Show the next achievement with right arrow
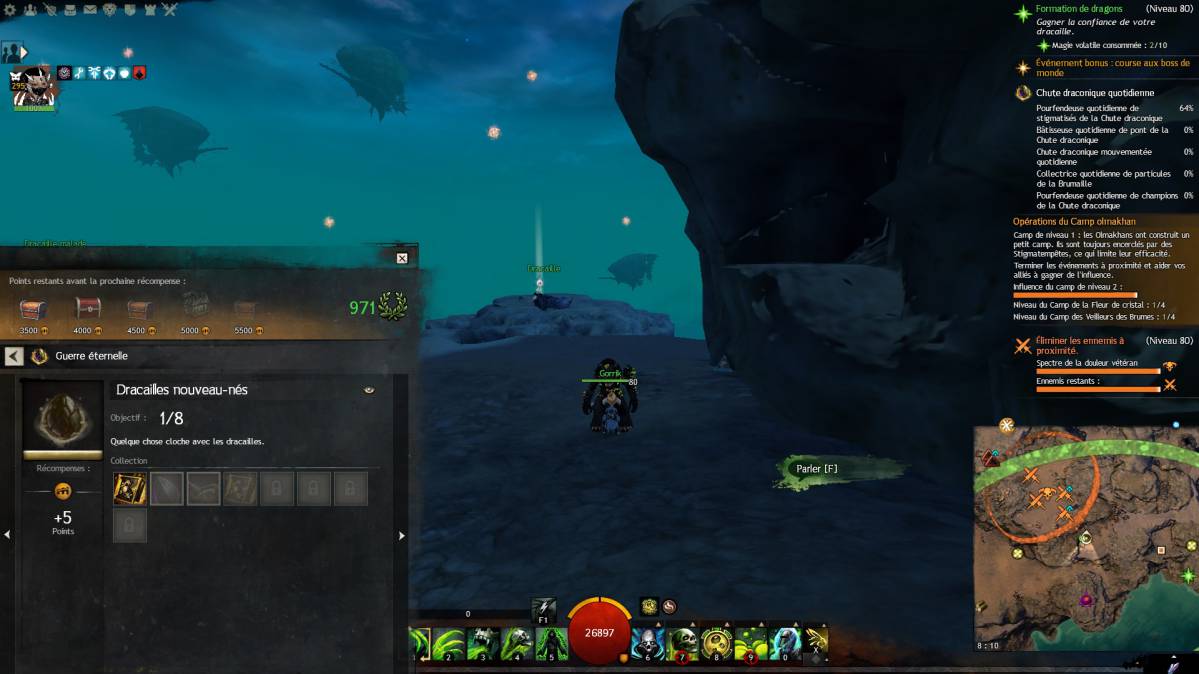Image resolution: width=1199 pixels, height=674 pixels. click(x=402, y=536)
